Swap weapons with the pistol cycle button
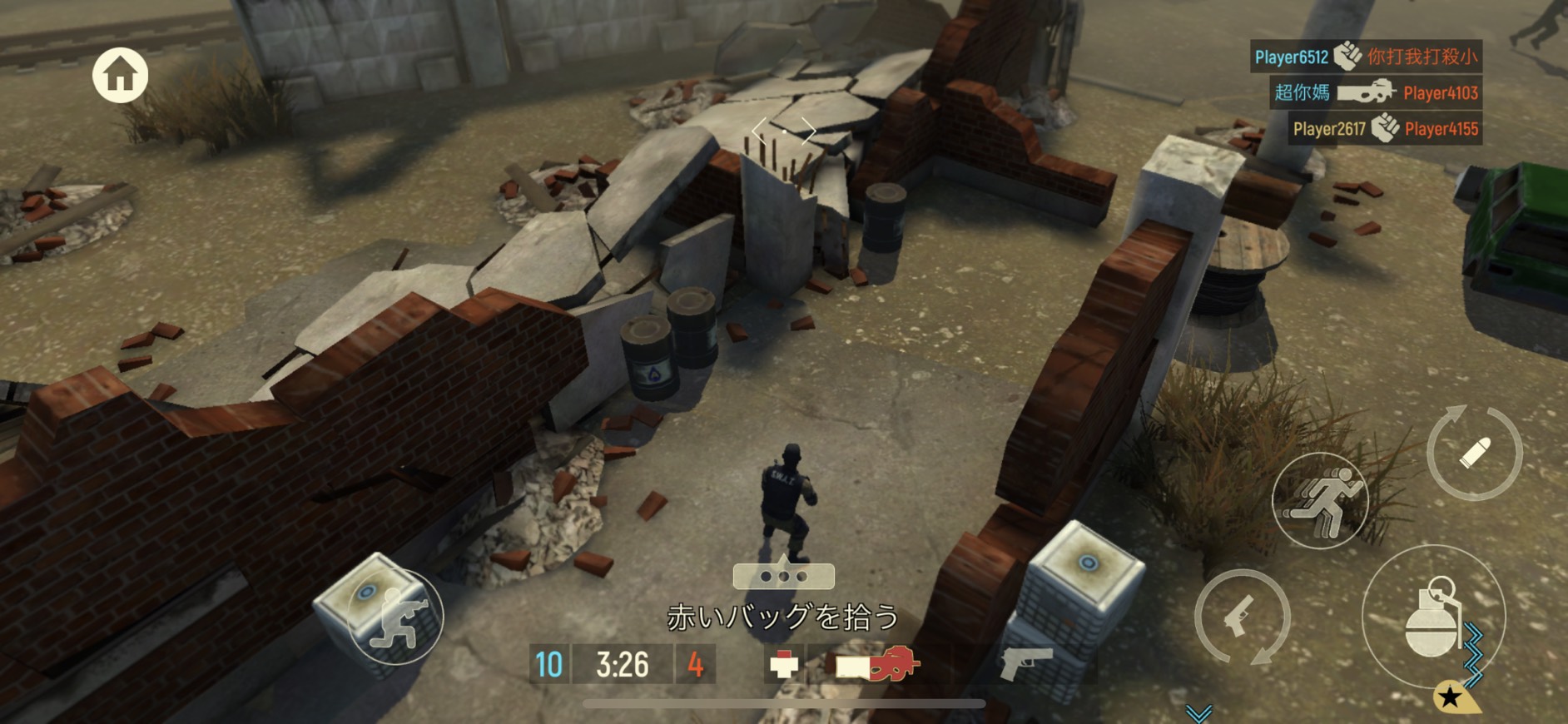This screenshot has width=1568, height=724. pyautogui.click(x=1242, y=617)
